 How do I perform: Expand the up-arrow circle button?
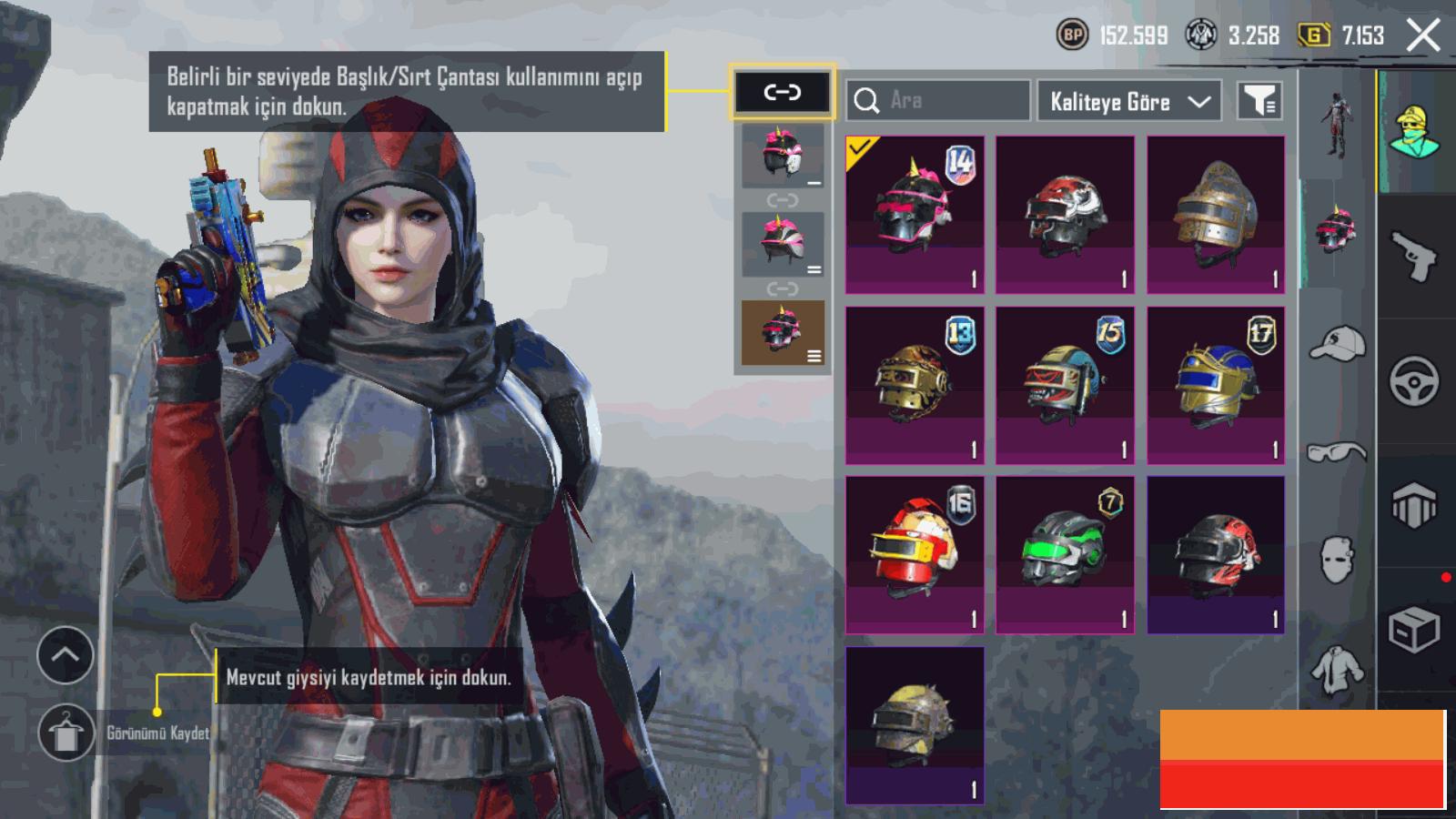pyautogui.click(x=66, y=655)
